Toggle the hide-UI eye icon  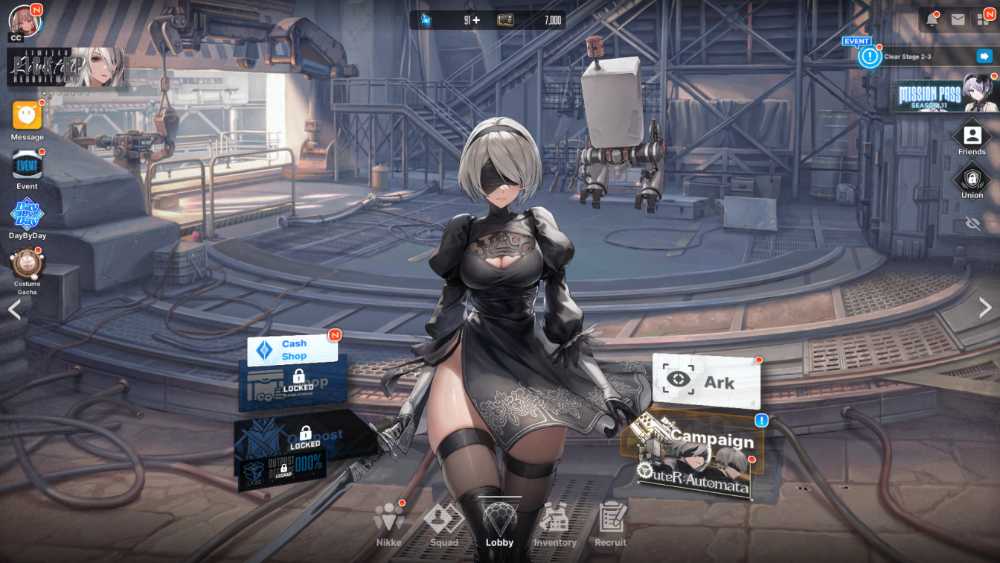click(971, 223)
